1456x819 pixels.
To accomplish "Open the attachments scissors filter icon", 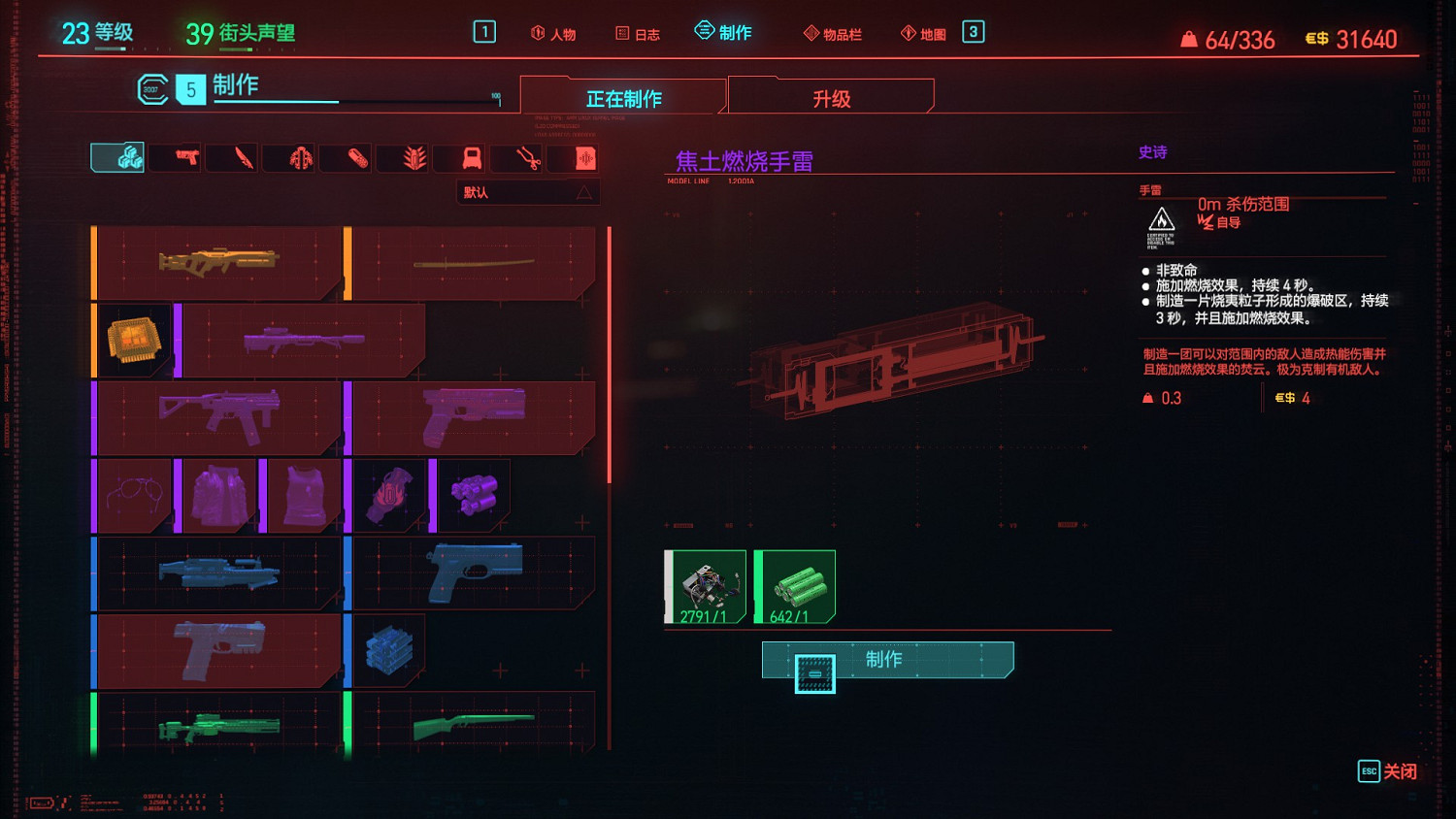I will click(x=516, y=157).
